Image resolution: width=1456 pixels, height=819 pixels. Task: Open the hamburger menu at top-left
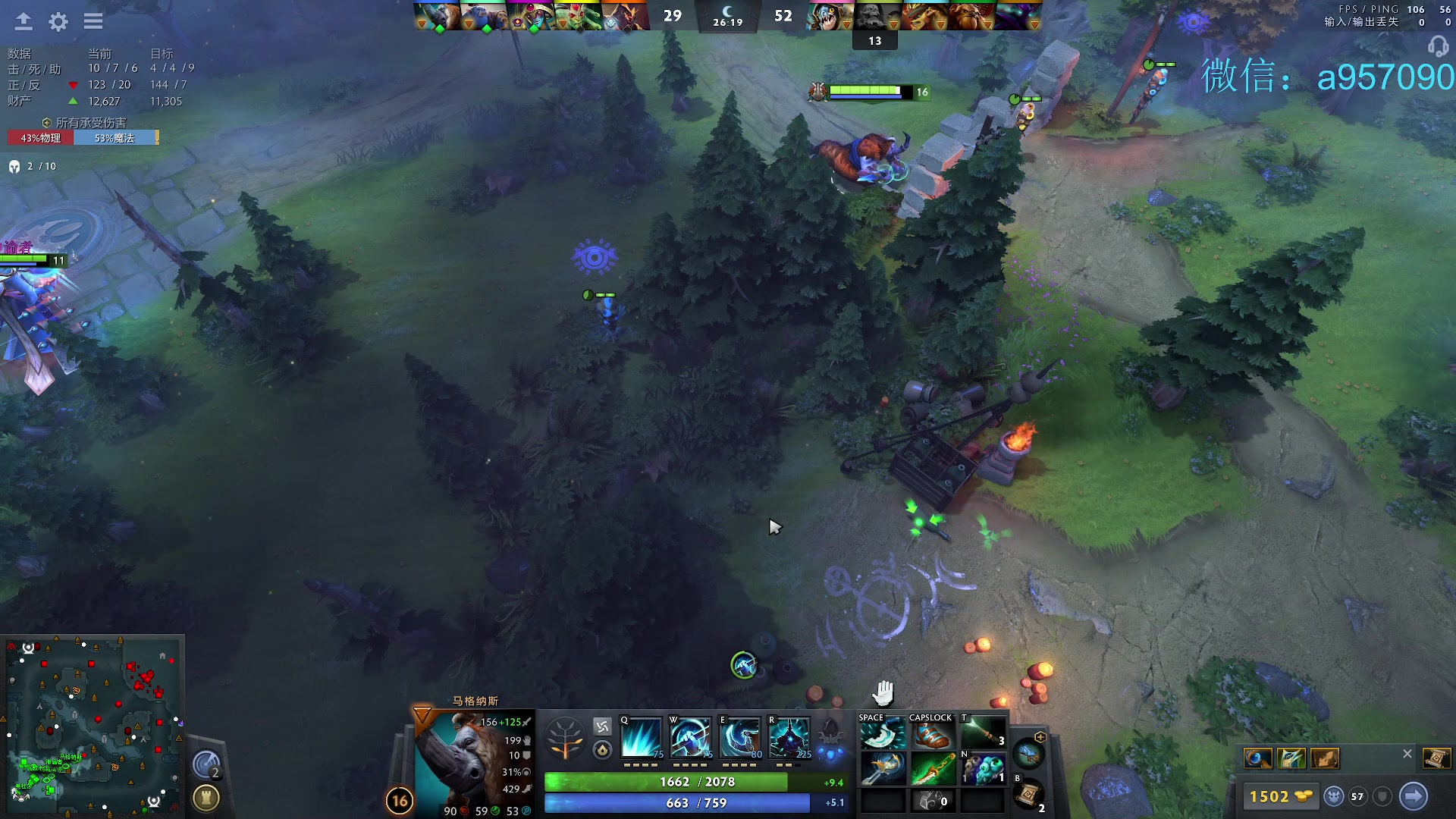point(93,21)
